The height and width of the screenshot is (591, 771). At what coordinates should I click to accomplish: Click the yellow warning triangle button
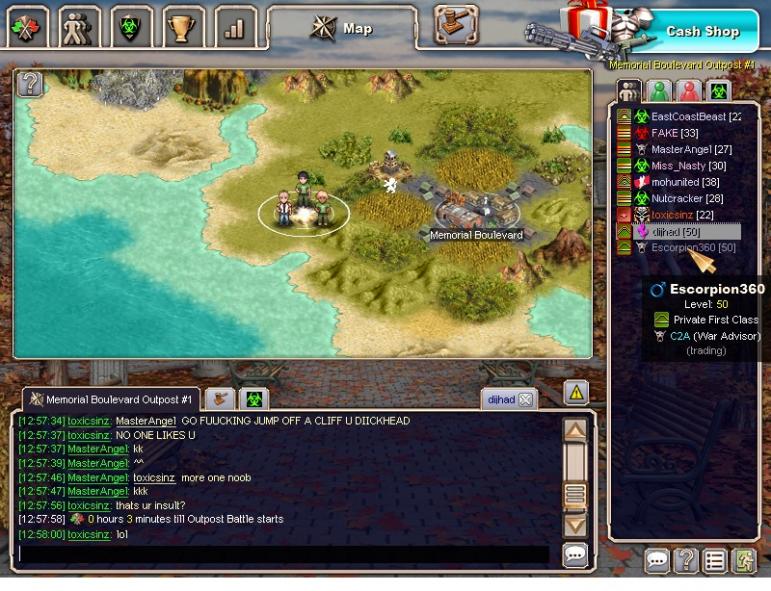[576, 393]
